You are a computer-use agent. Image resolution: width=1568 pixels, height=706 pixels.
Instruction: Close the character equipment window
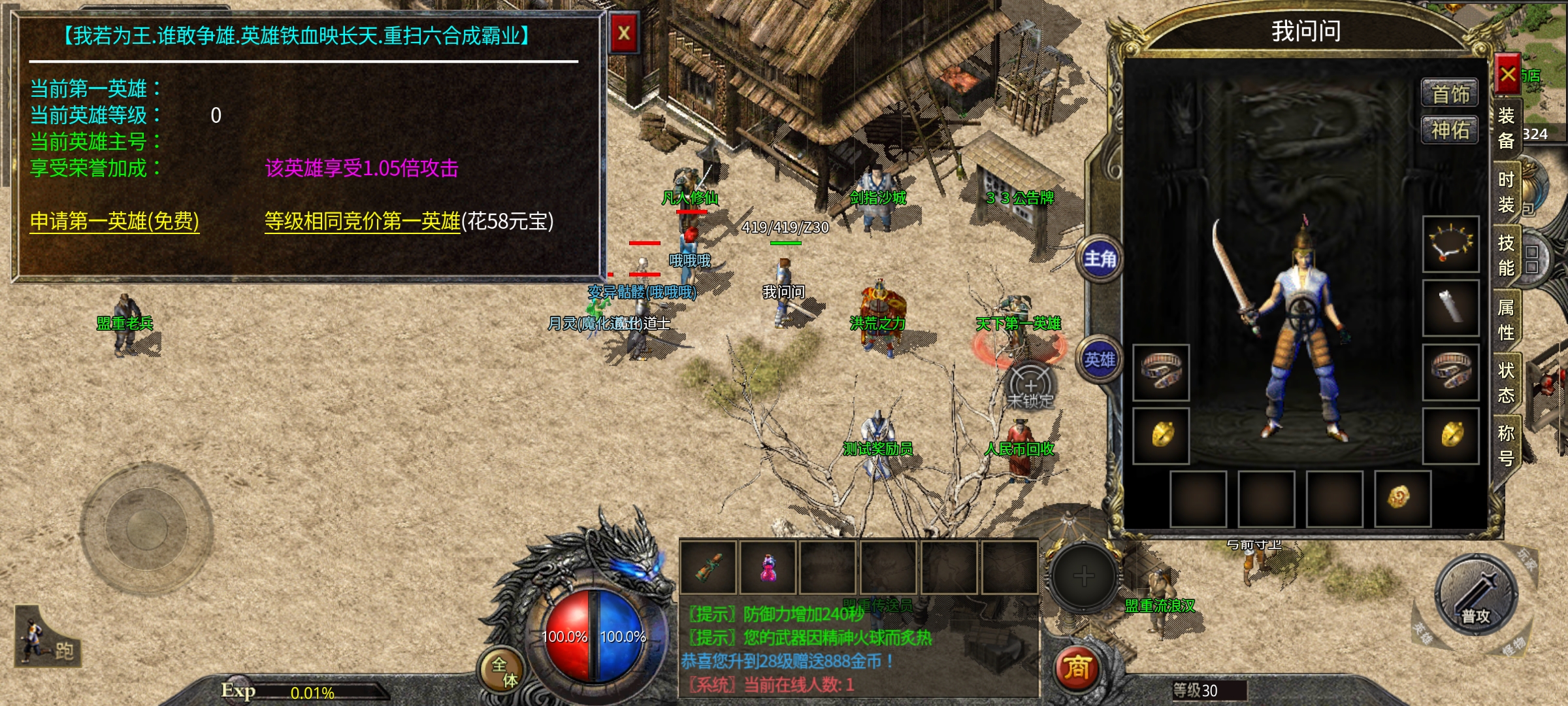1508,75
